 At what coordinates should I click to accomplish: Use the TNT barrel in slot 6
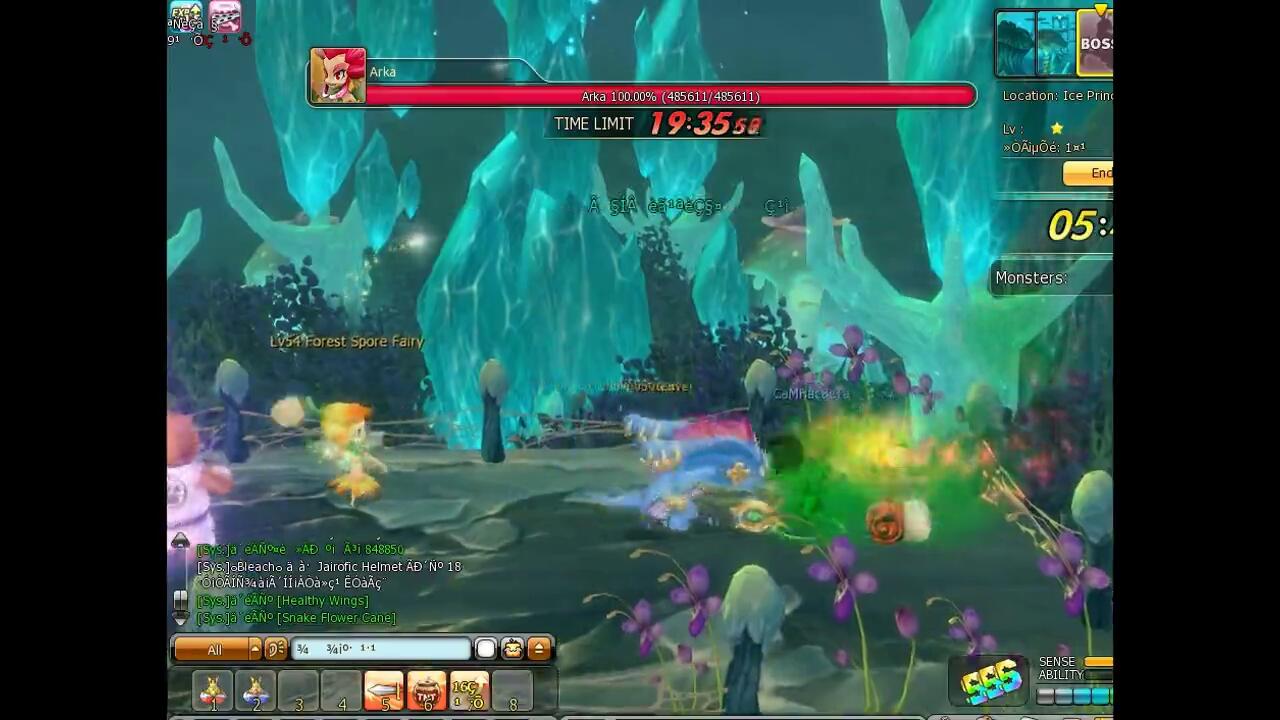coord(426,690)
